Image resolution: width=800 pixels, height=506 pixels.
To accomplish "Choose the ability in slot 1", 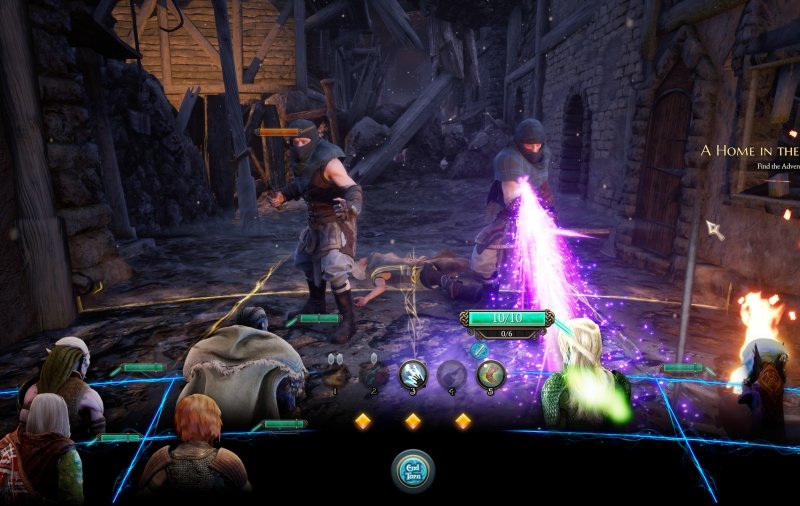I will [x=335, y=374].
